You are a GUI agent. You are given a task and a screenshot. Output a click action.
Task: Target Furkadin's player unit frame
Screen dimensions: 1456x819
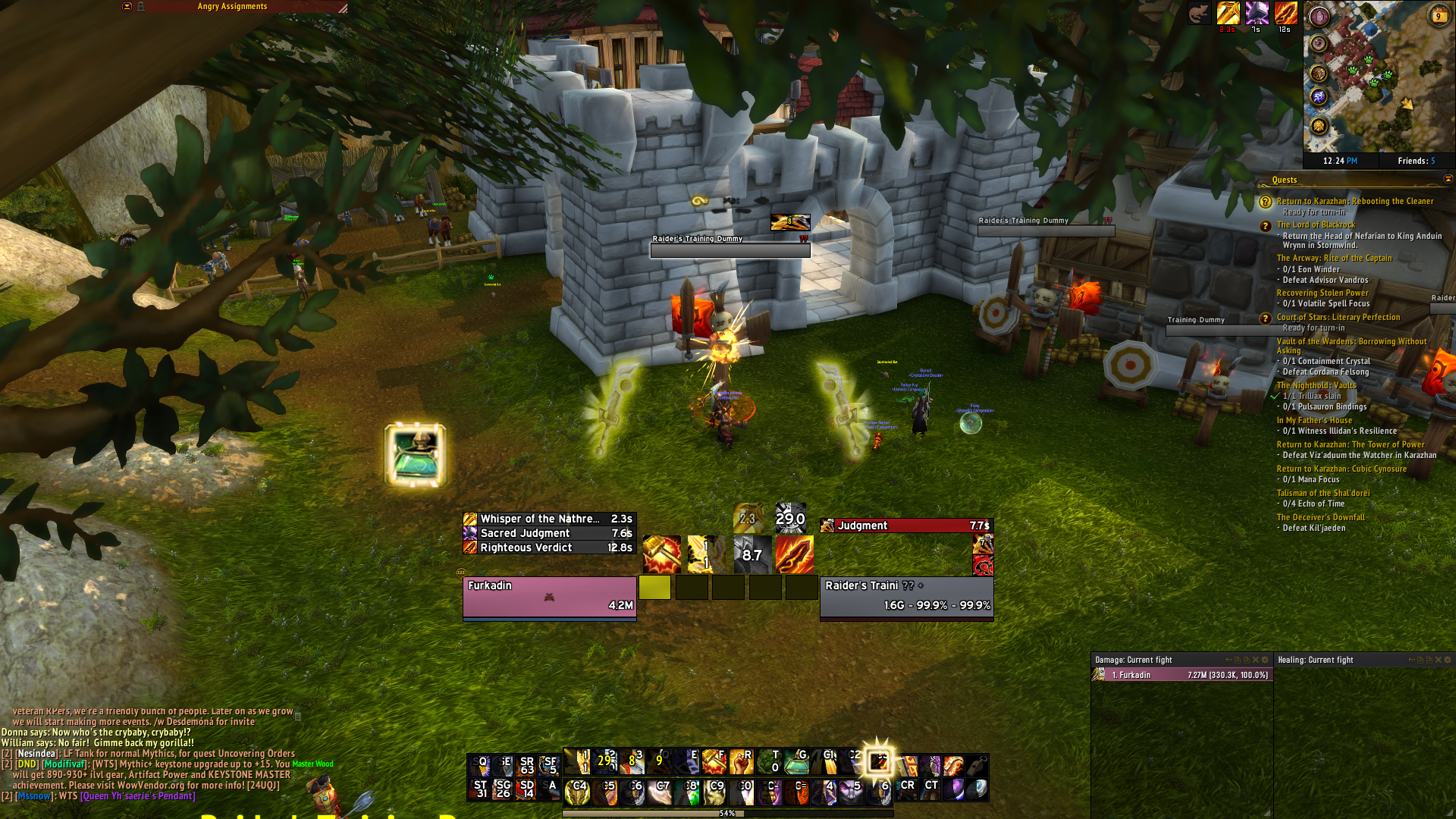pos(549,597)
